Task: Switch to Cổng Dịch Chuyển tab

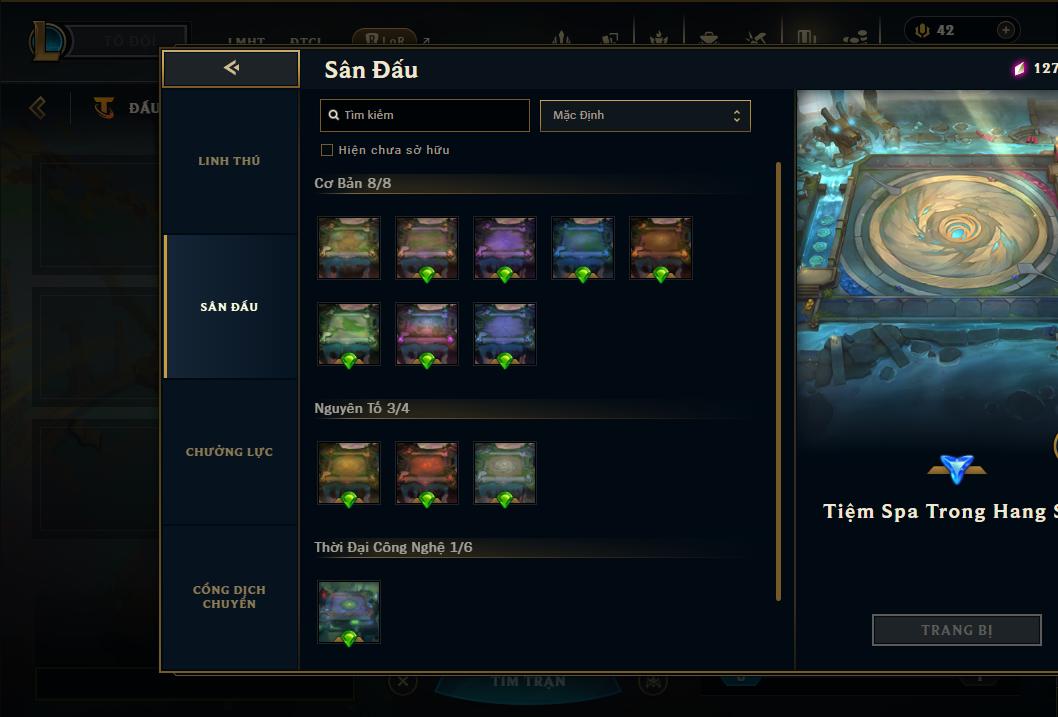Action: [x=229, y=596]
